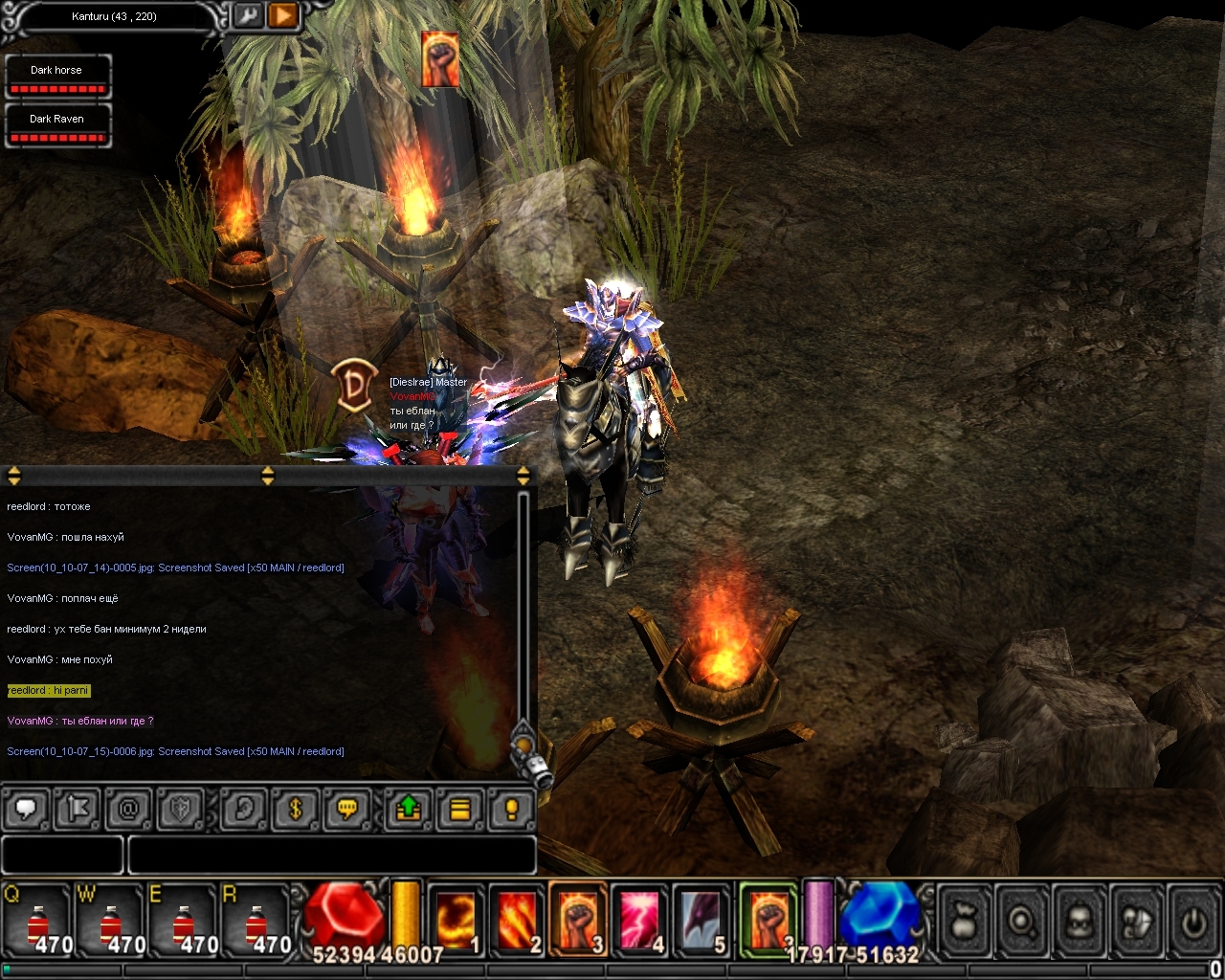Click the orange play arrow button

[x=283, y=16]
